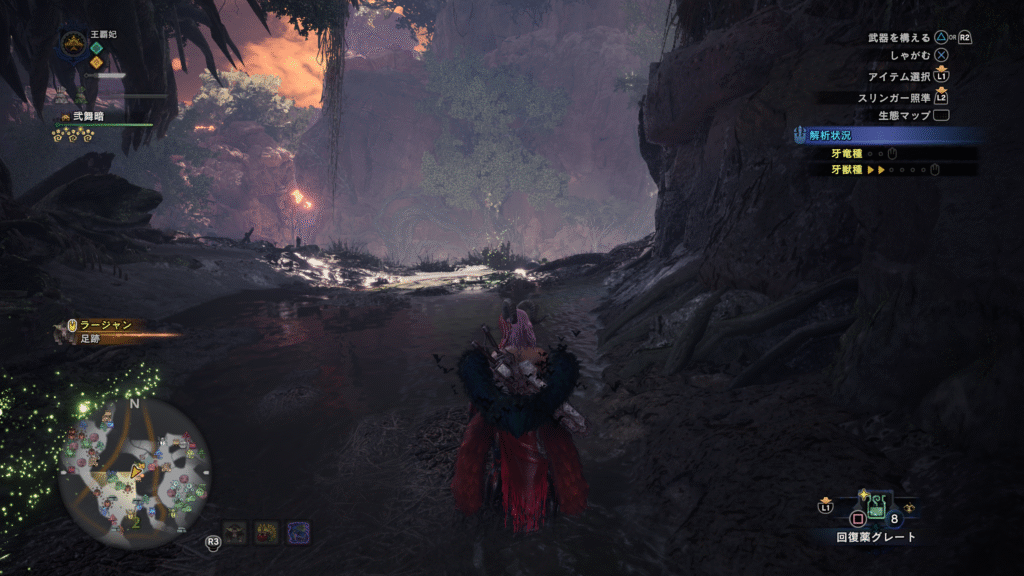Click the ラージャン footprint tracking notice
1024x576 pixels.
tap(106, 331)
